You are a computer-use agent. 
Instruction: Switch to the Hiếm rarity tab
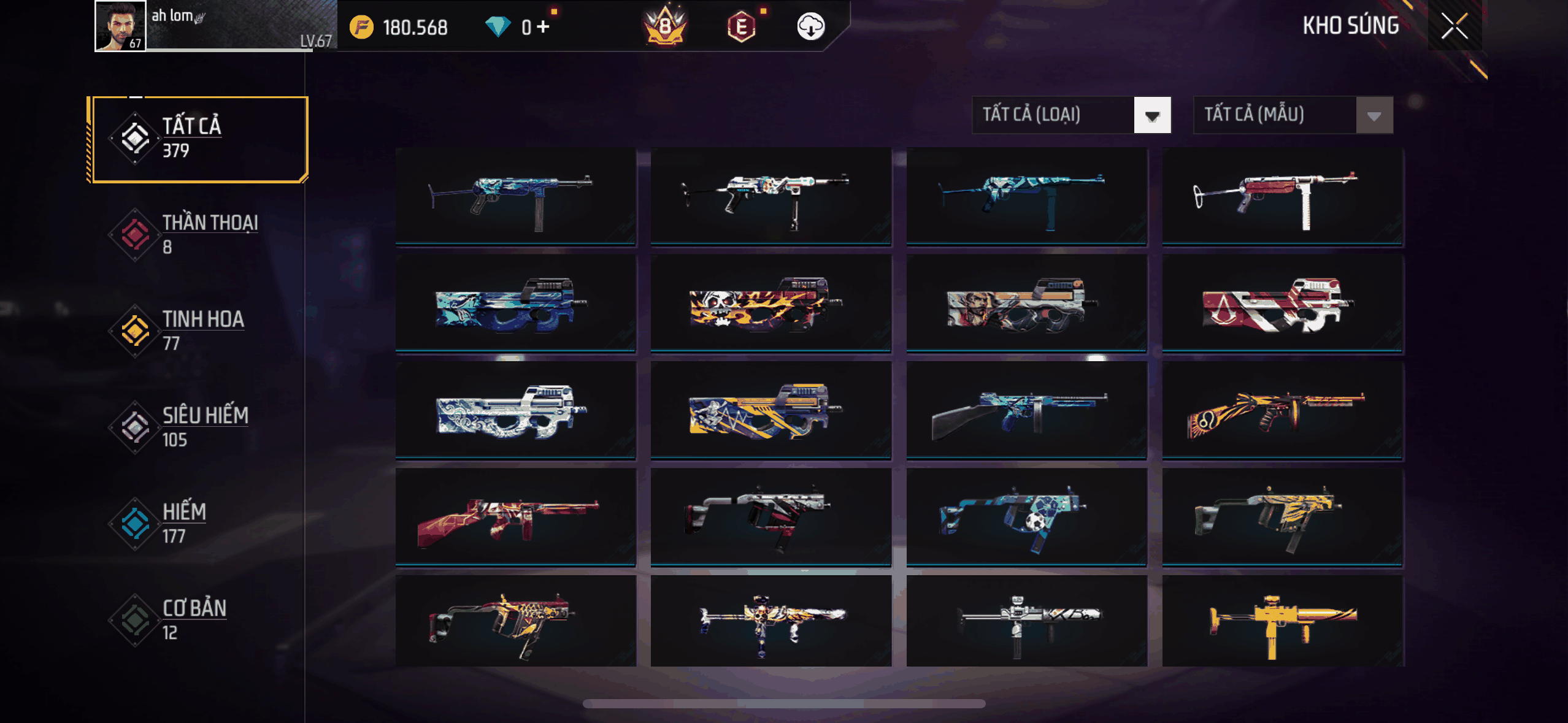pyautogui.click(x=198, y=524)
